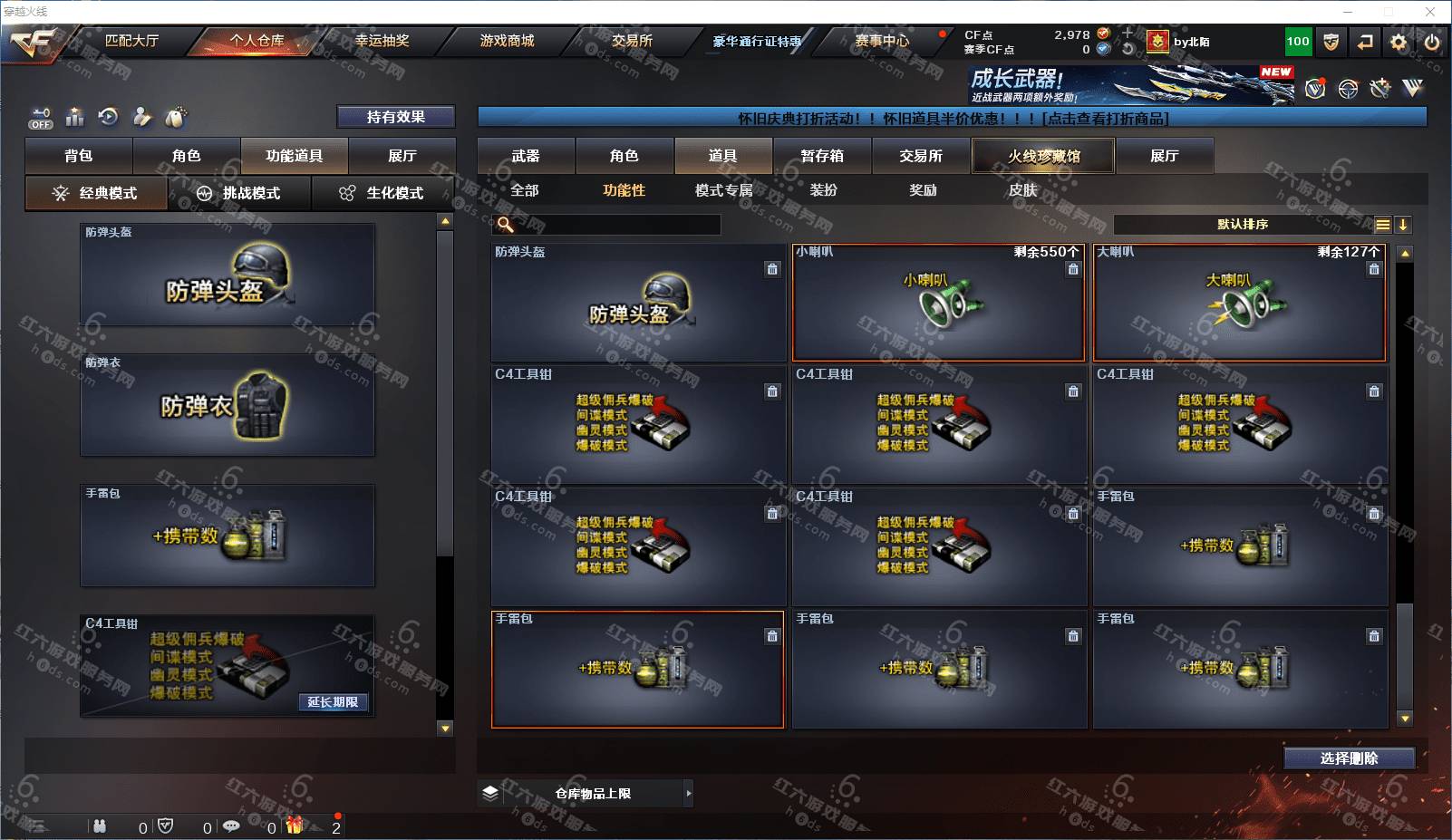Open the 默认排序 sort dropdown
This screenshot has width=1452, height=840.
[1243, 225]
